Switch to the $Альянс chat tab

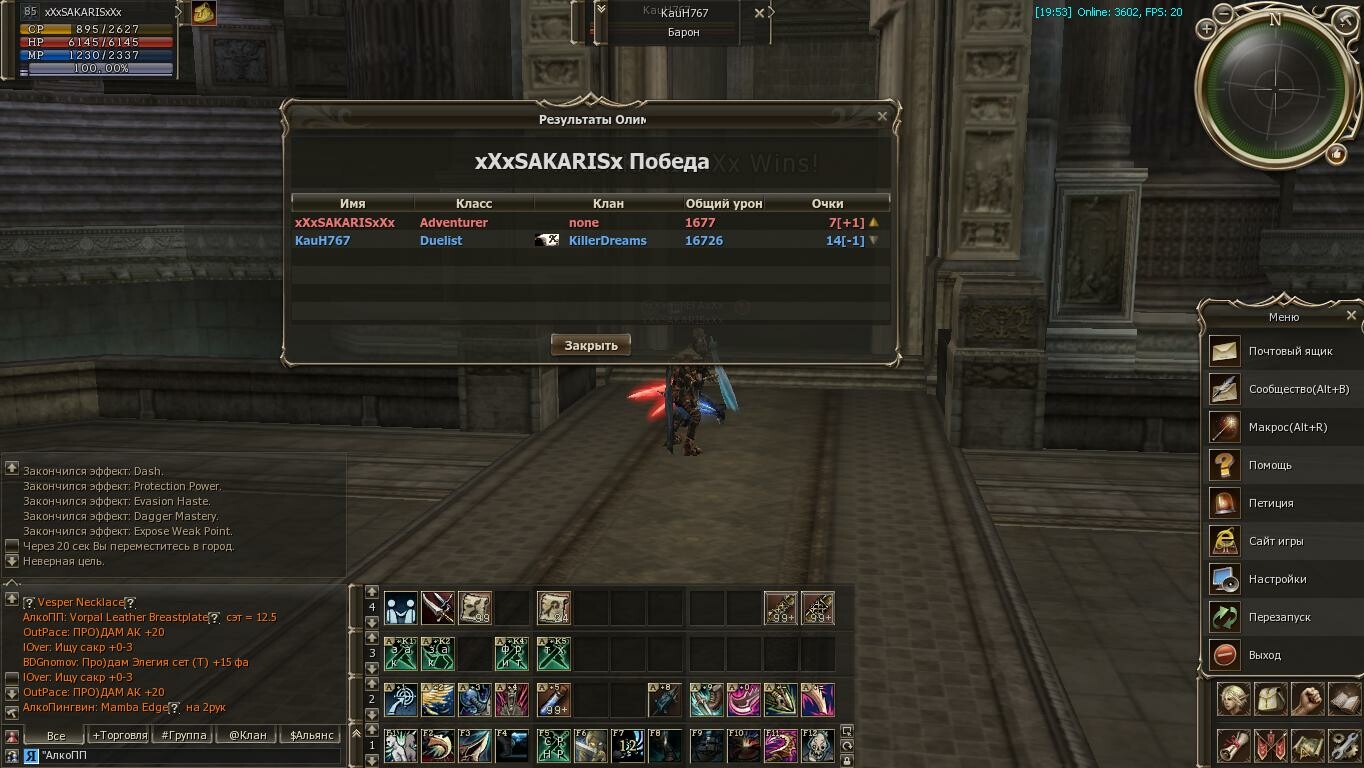pyautogui.click(x=311, y=735)
